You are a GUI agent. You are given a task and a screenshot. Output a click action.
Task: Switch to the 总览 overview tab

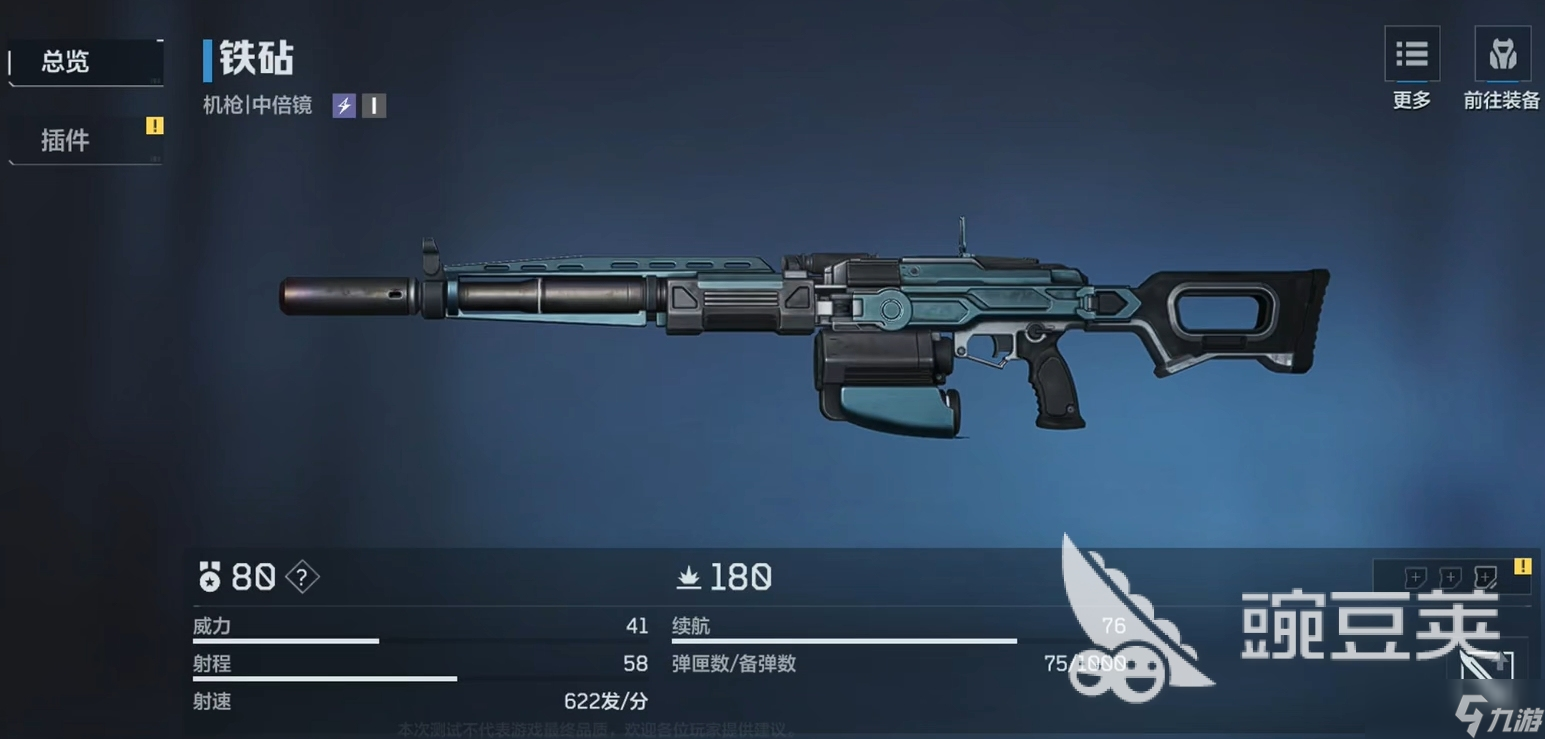click(x=84, y=62)
